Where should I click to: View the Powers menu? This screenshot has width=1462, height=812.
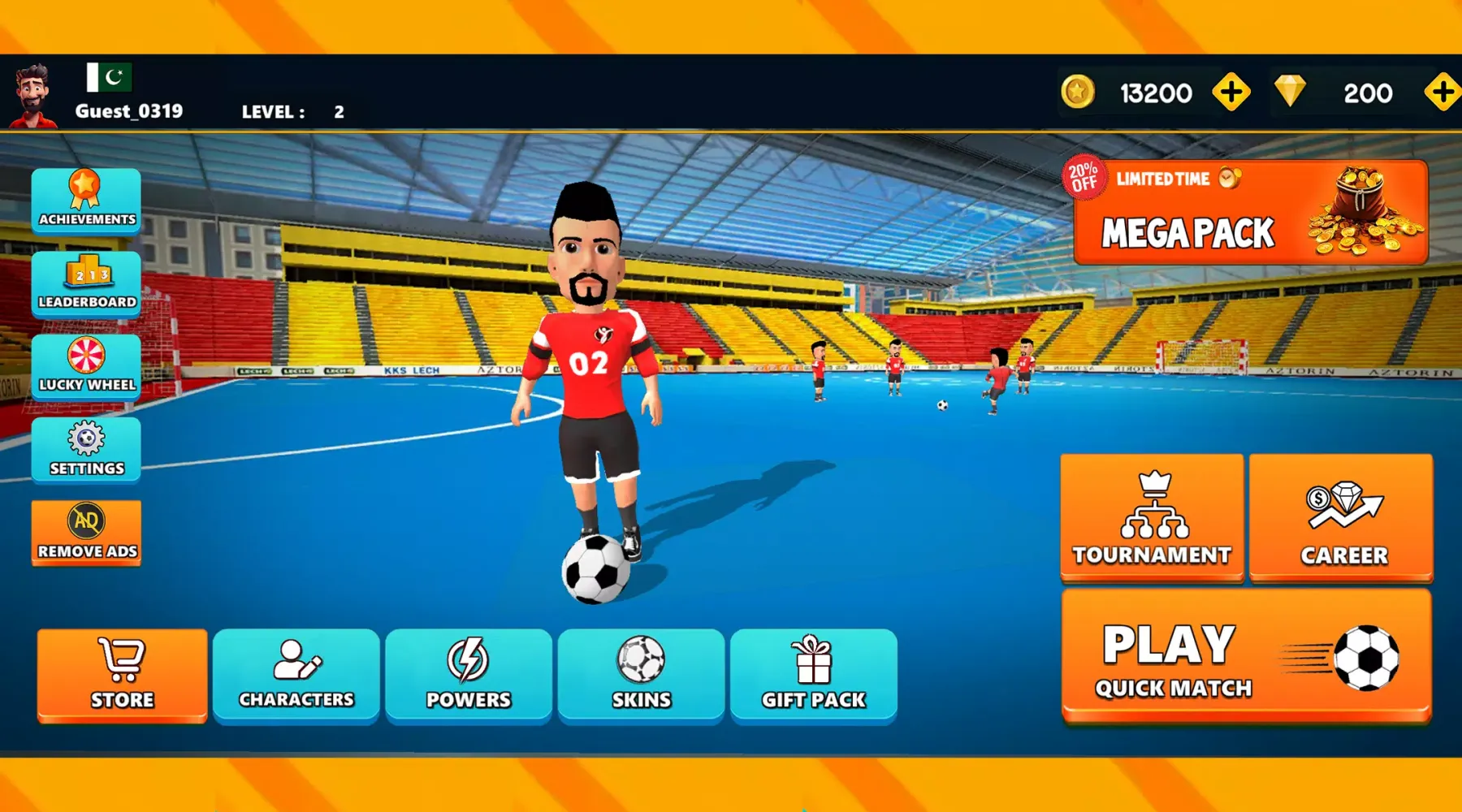469,675
